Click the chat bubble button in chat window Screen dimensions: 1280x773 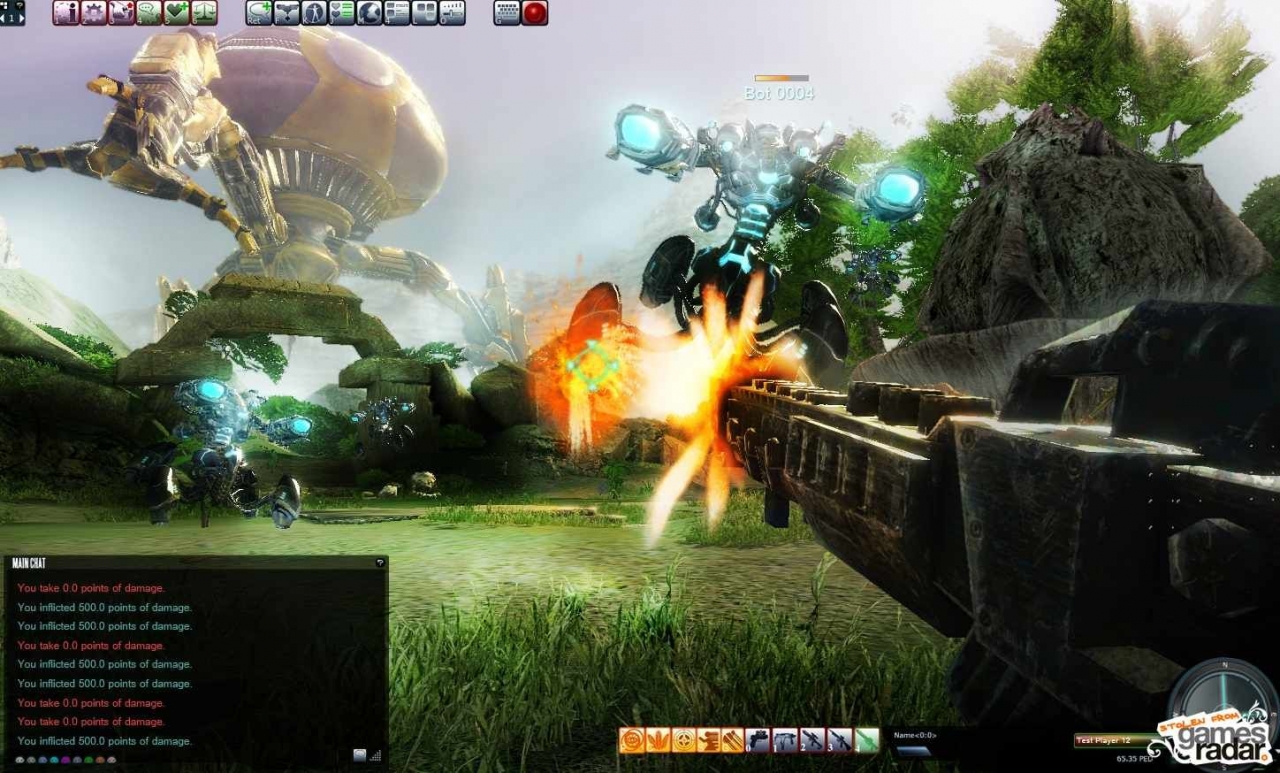(x=360, y=756)
